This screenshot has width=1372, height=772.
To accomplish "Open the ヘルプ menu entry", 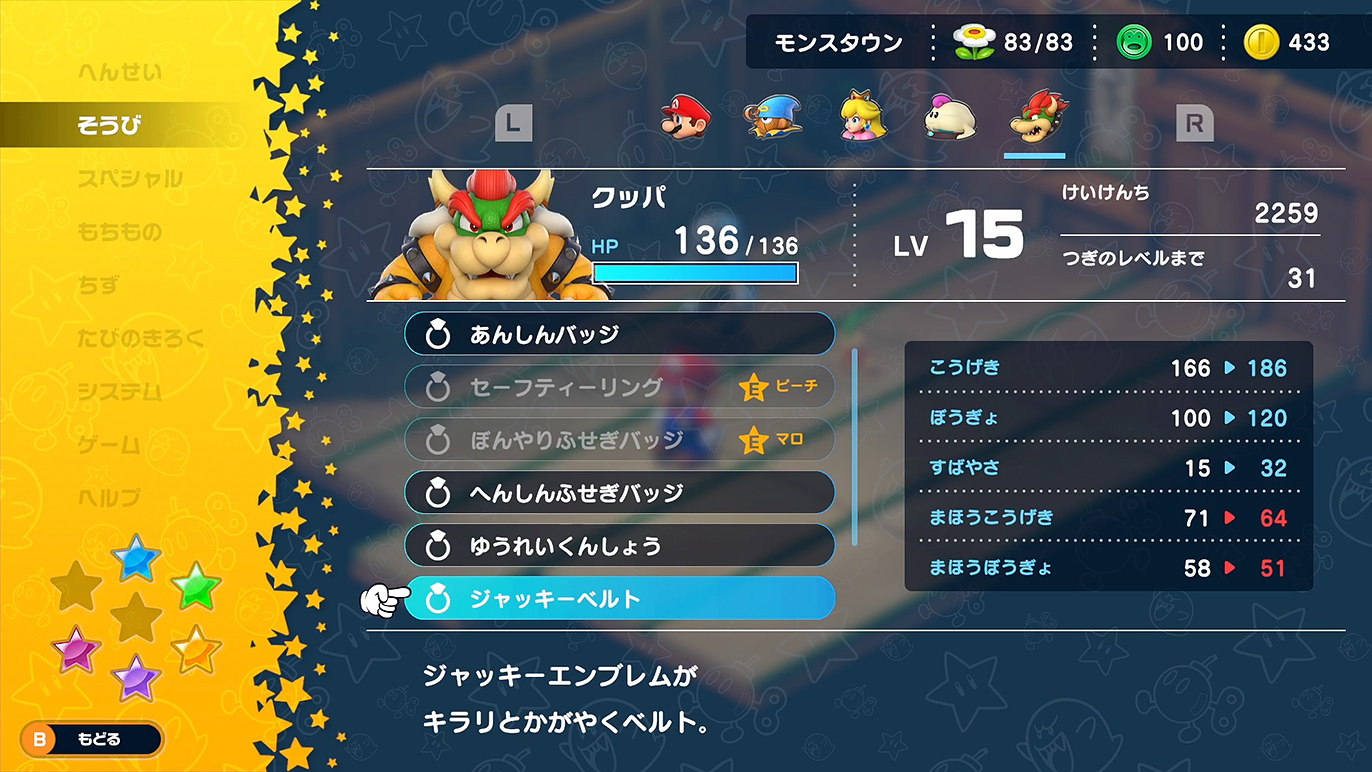I will pyautogui.click(x=109, y=497).
